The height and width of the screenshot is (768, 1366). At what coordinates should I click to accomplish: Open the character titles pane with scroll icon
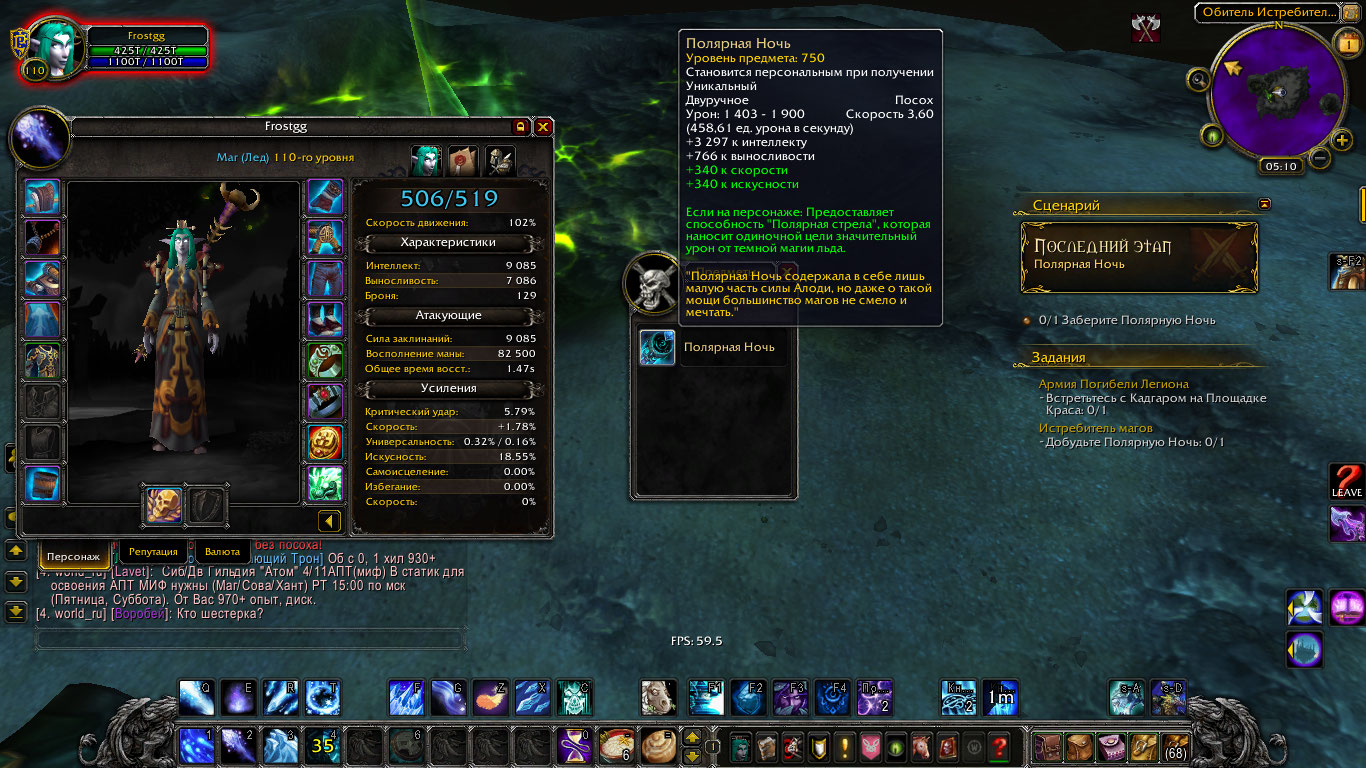point(464,159)
